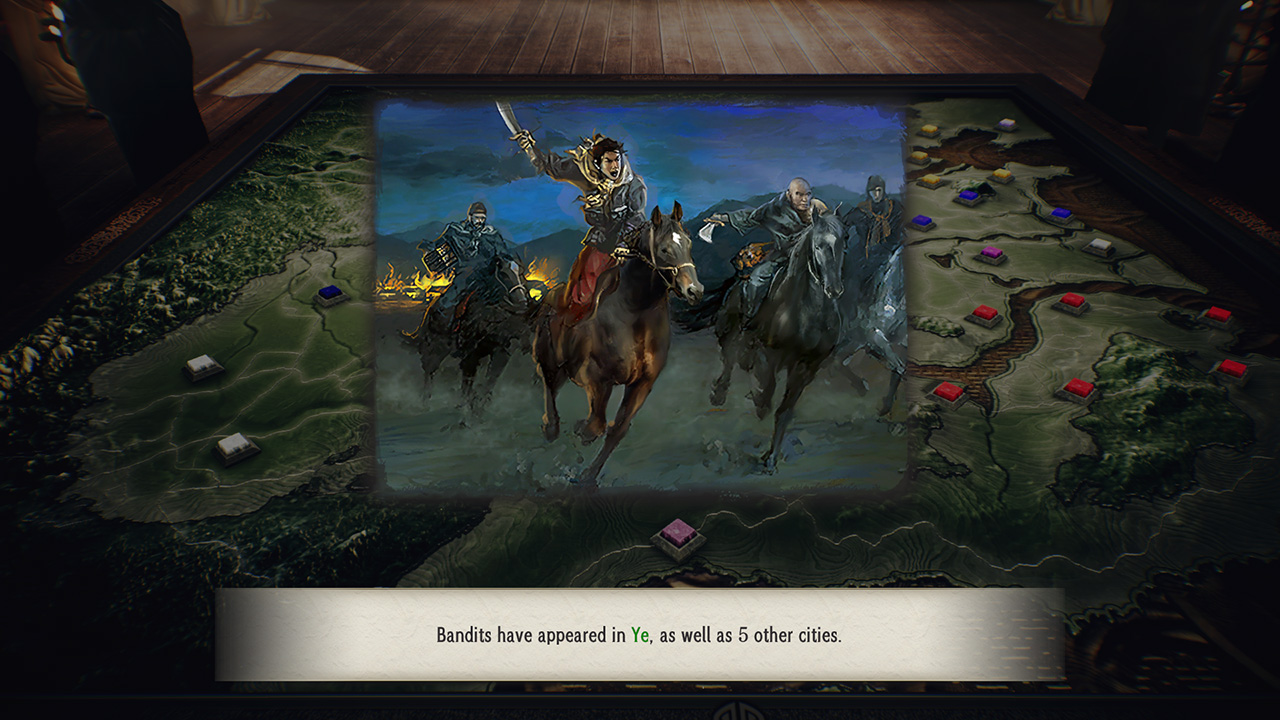The height and width of the screenshot is (720, 1280).
Task: Click the bandit raid artwork popup
Action: point(640,300)
